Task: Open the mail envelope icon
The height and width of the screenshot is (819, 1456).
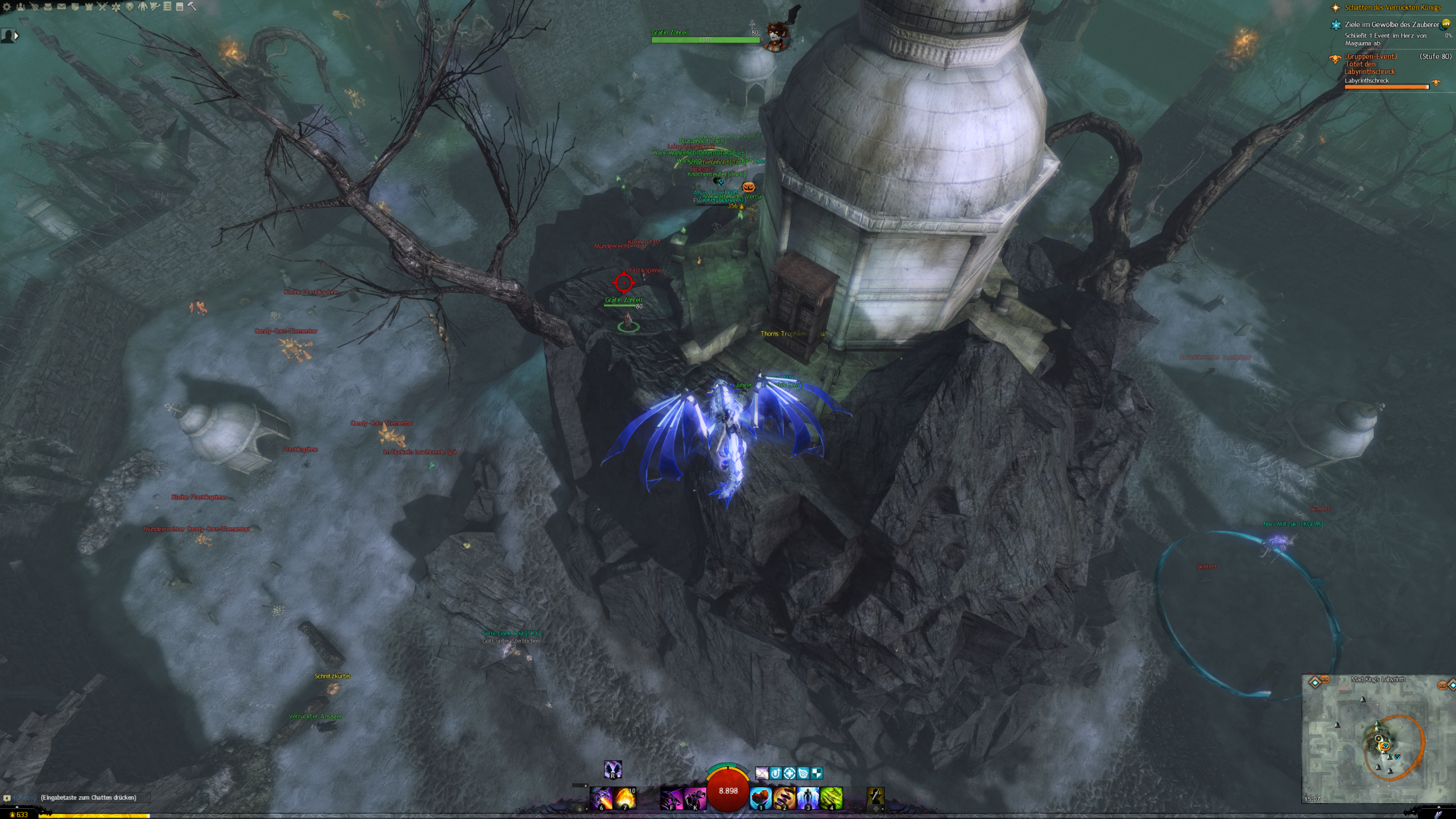Action: pos(61,7)
